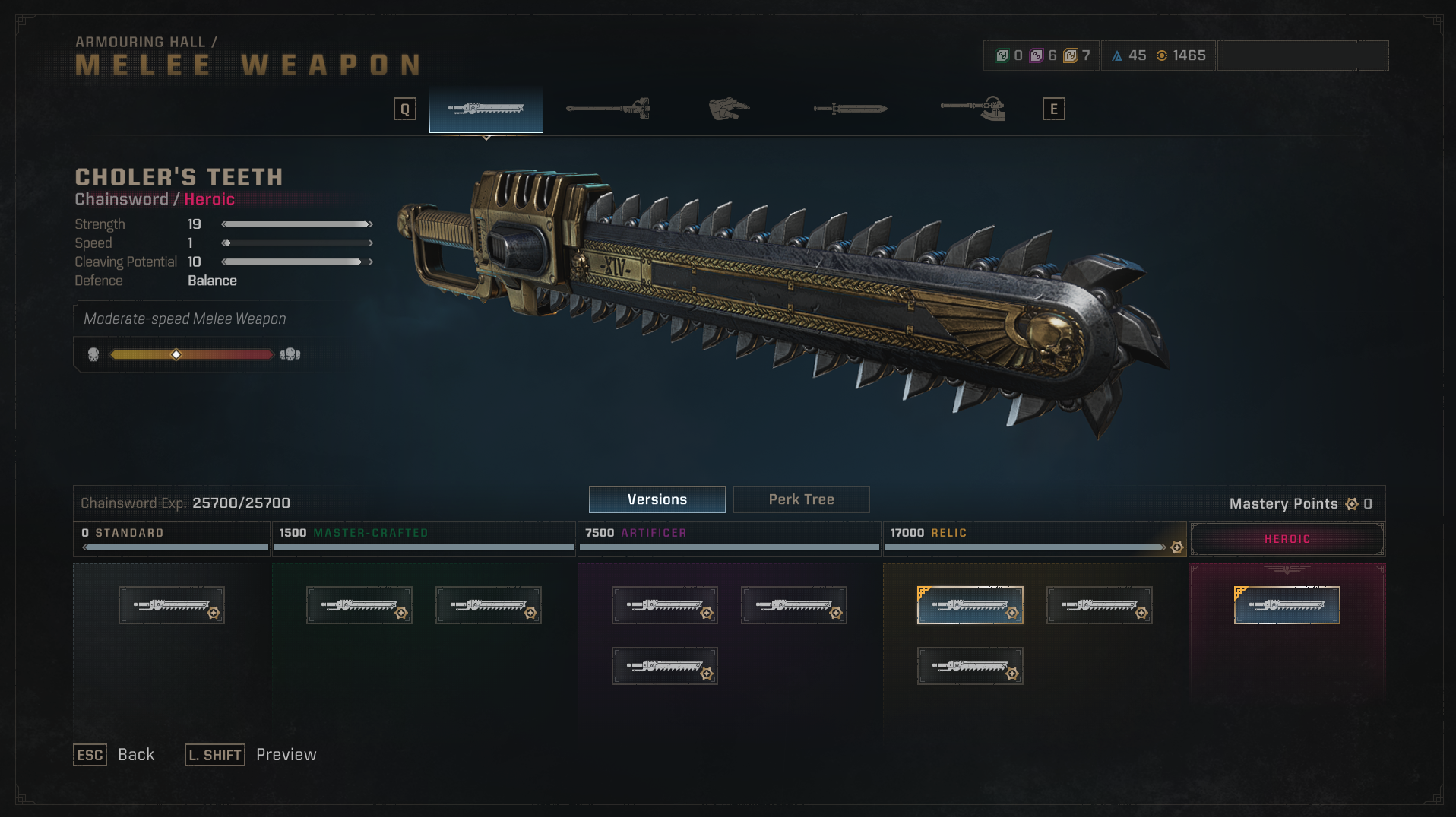
Task: Open the Versions tab
Action: click(657, 499)
